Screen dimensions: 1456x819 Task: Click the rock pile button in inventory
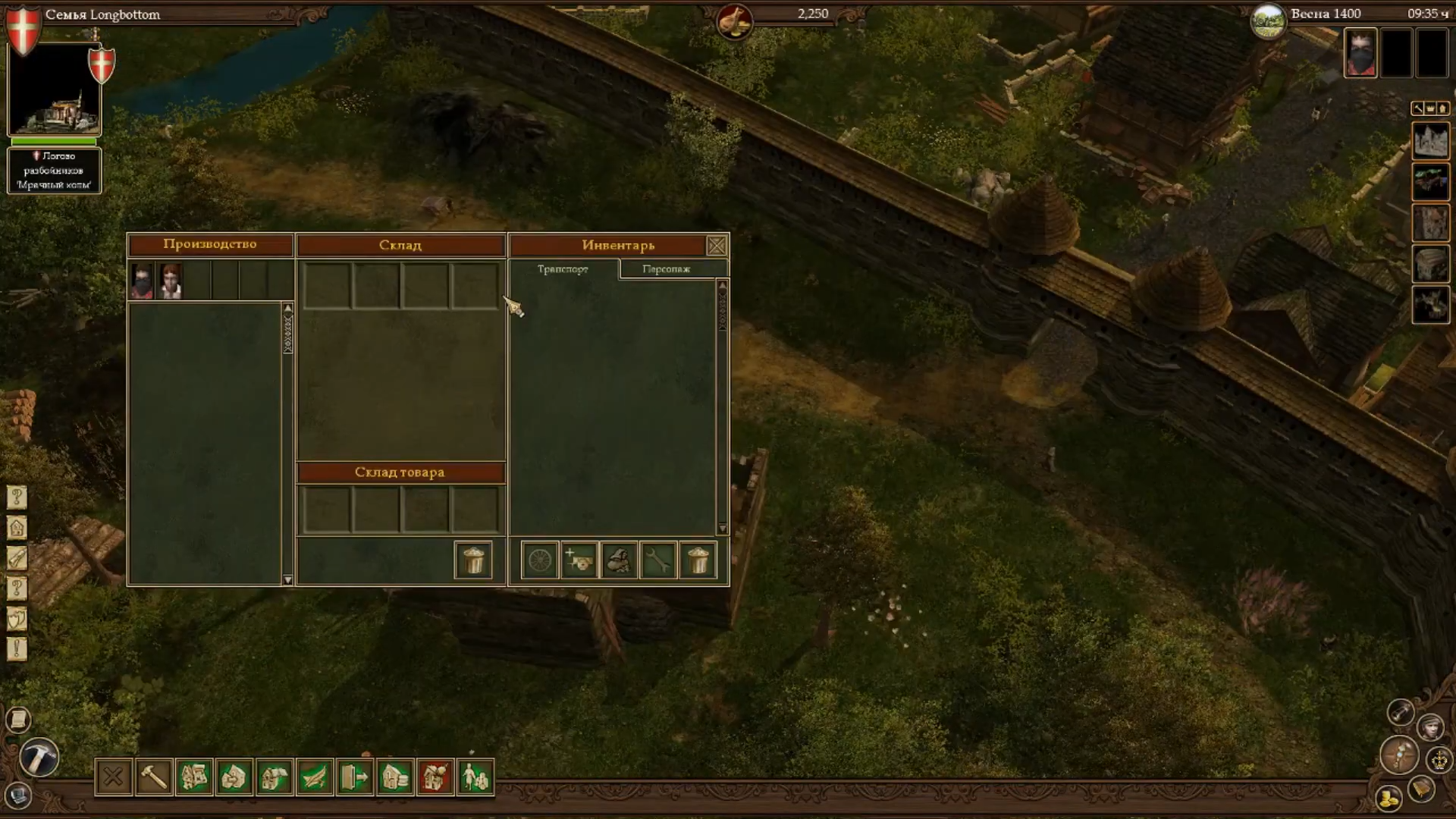pos(619,561)
